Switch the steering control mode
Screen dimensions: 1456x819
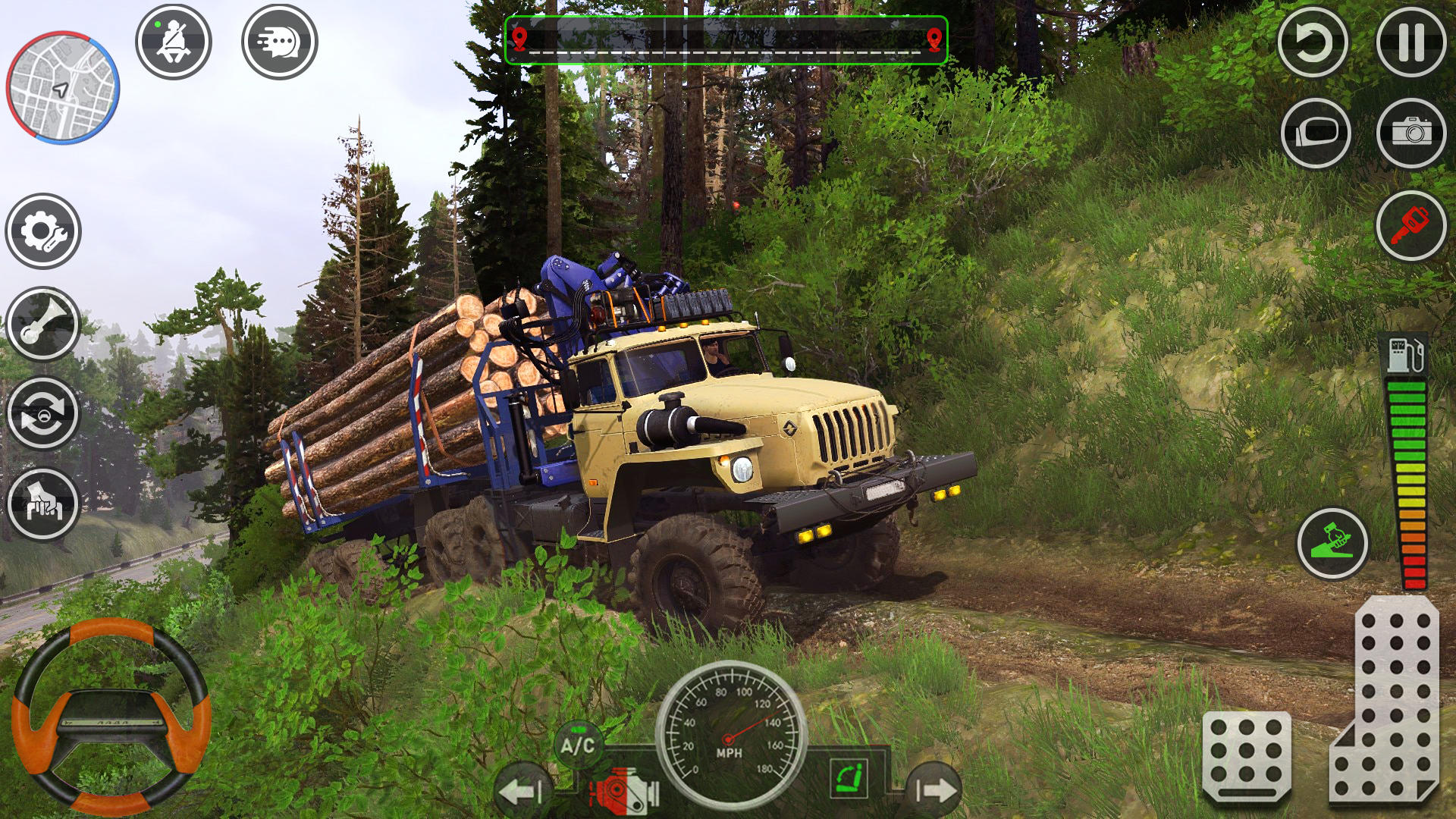[x=42, y=413]
